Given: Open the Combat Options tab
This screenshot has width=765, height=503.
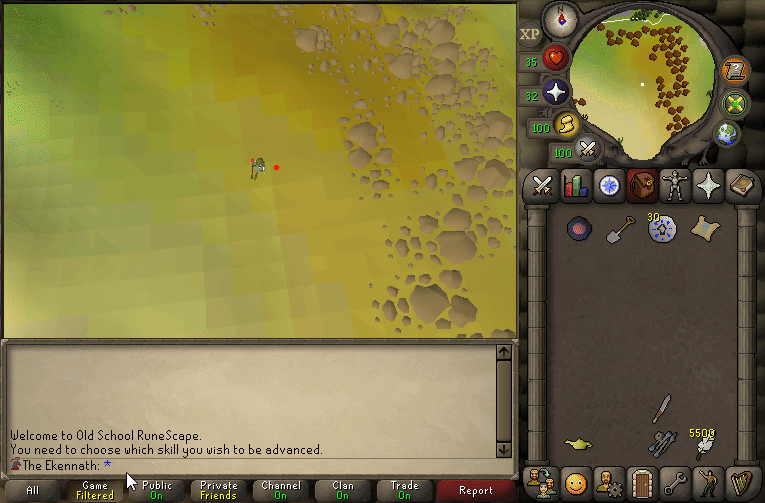Looking at the screenshot, I should [x=543, y=186].
